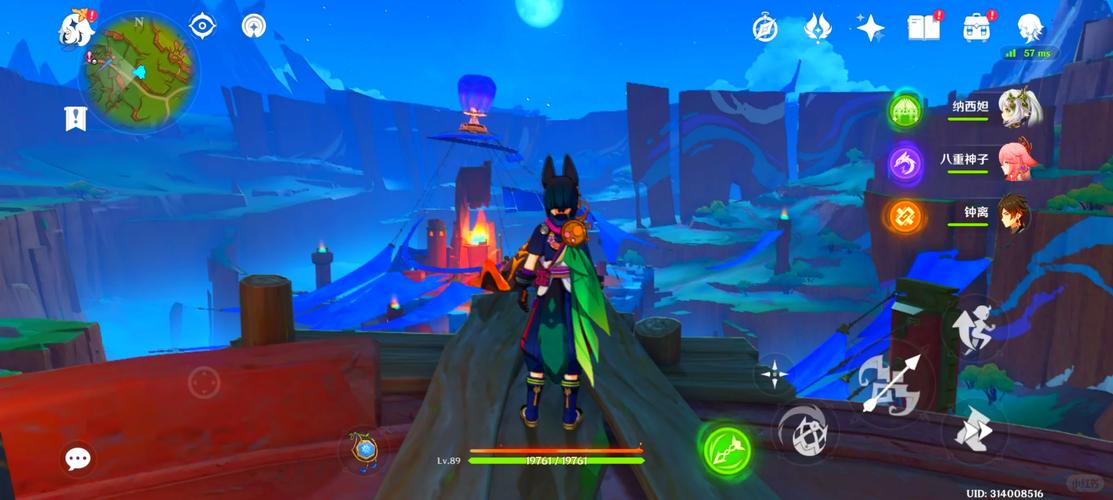Open the chat speech bubble
Viewport: 1113px width, 500px height.
point(78,458)
